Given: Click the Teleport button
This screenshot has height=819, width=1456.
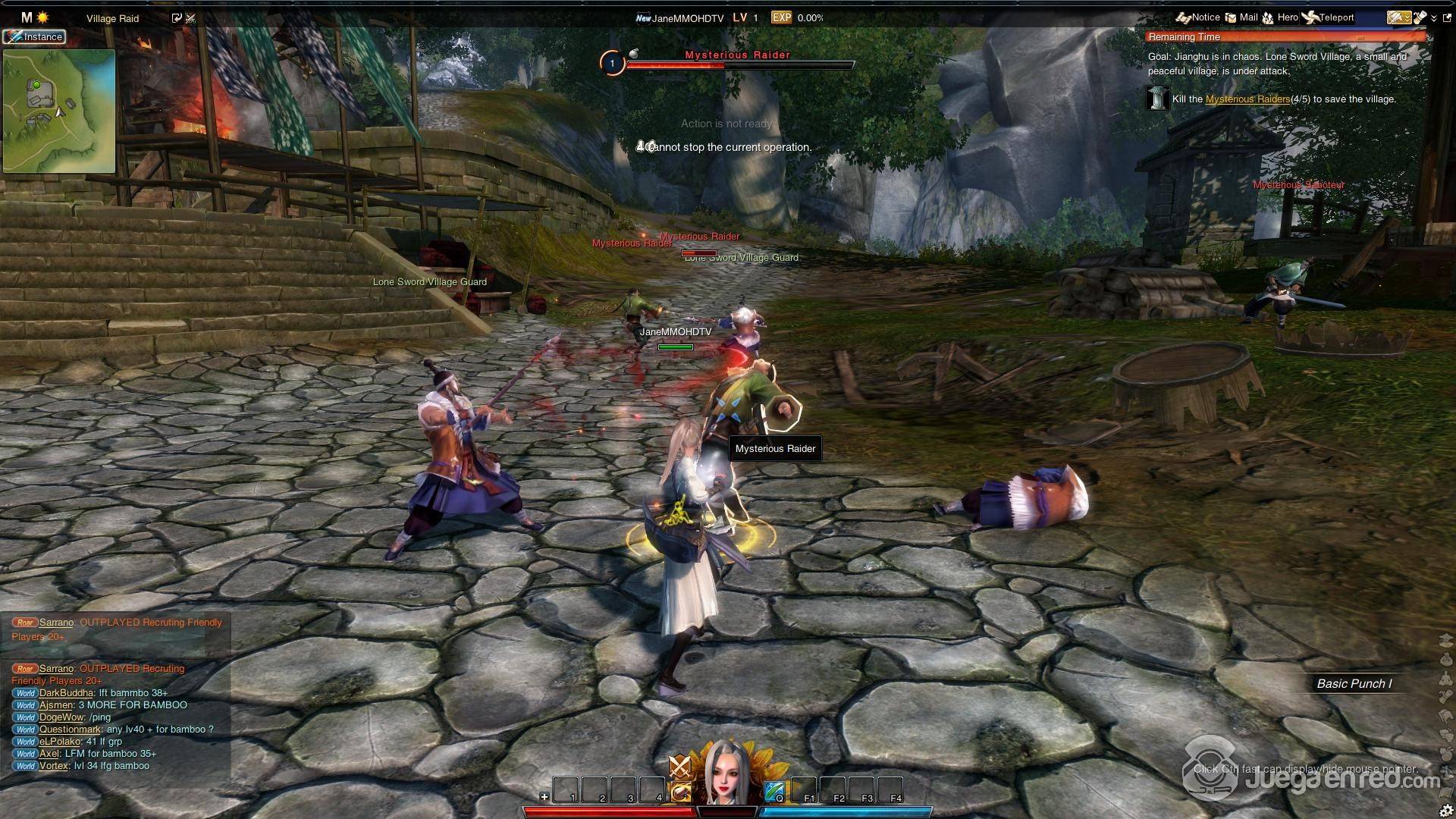Looking at the screenshot, I should coord(1328,17).
